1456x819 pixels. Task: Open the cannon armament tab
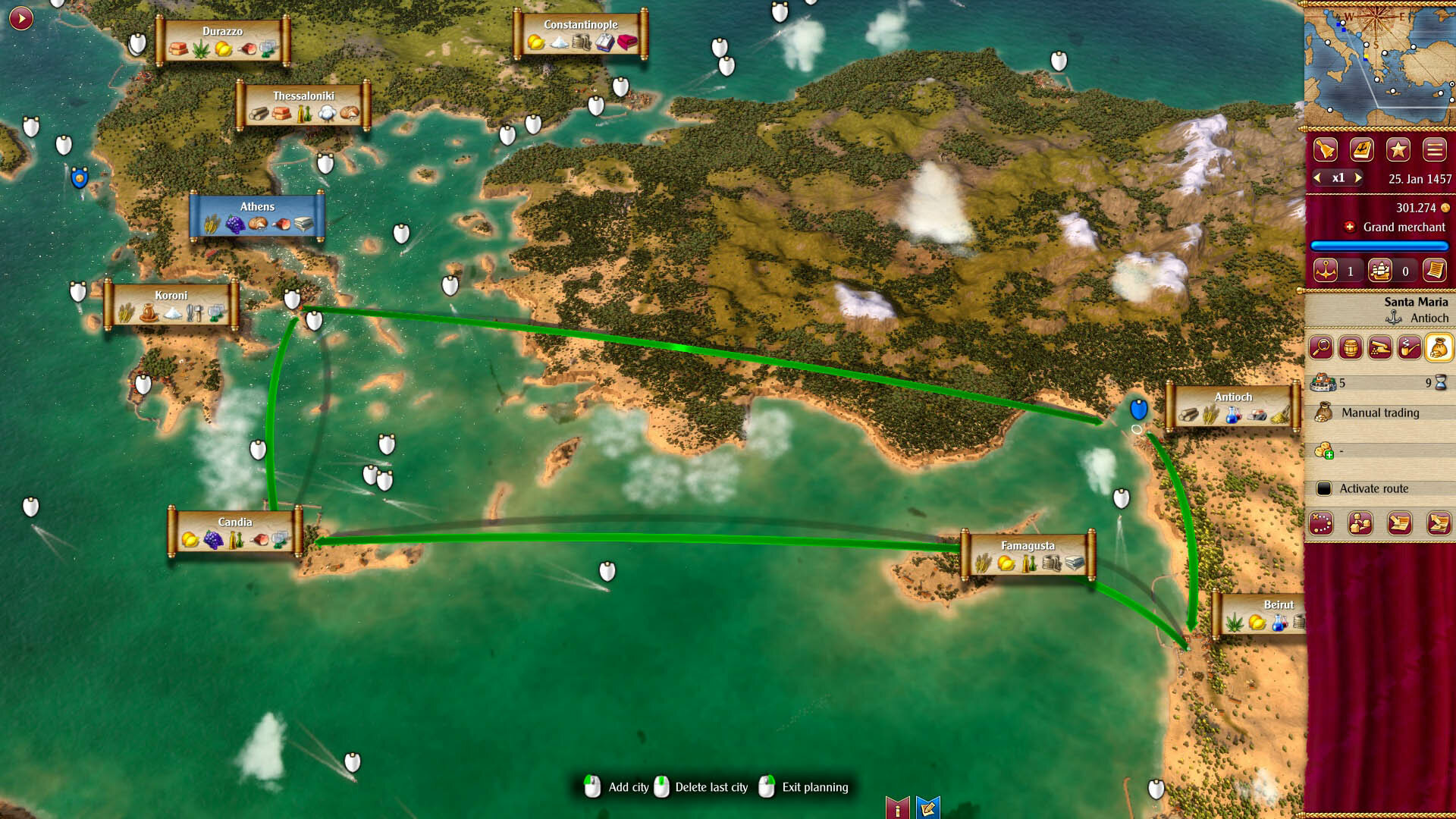coord(1380,347)
